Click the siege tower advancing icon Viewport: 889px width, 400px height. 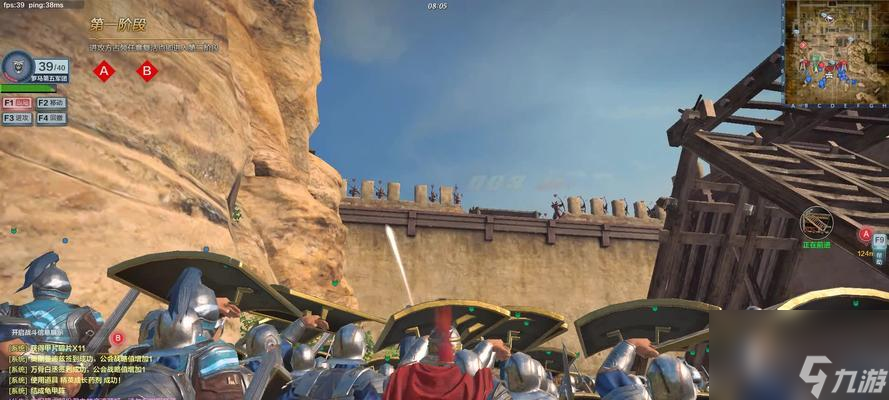817,221
